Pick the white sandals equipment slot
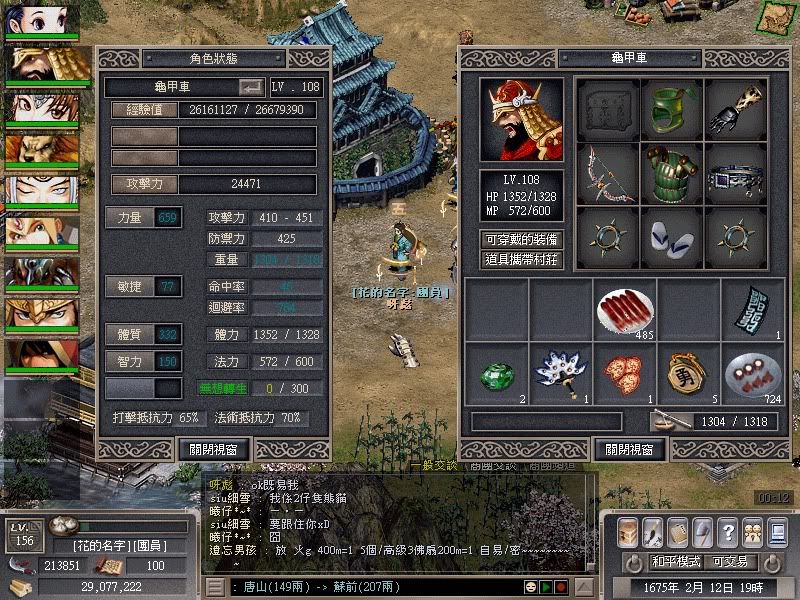Viewport: 800px width, 600px height. pyautogui.click(x=672, y=237)
